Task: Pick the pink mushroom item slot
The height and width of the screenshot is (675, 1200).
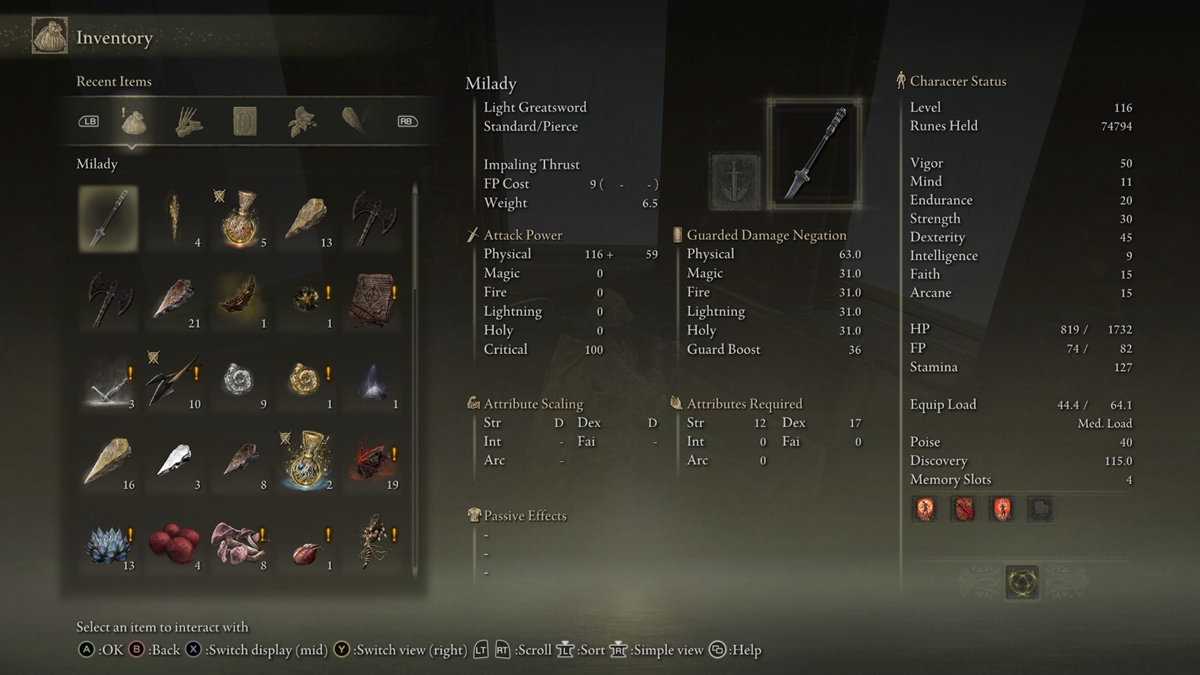Action: [239, 544]
